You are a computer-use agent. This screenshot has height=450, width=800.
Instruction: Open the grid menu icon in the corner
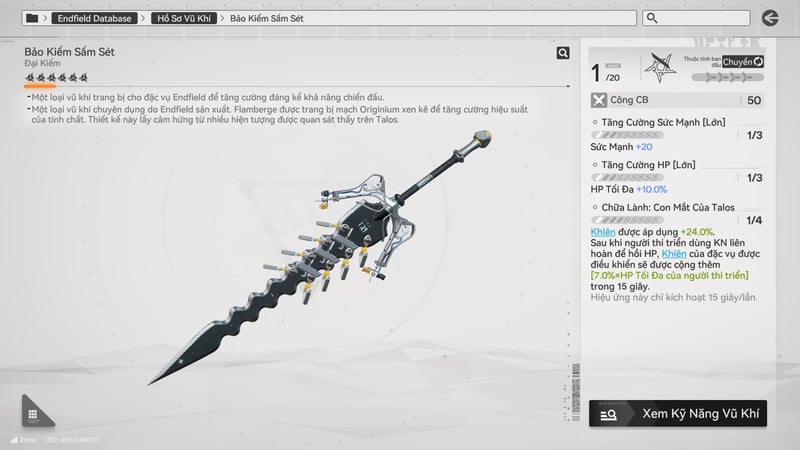pyautogui.click(x=33, y=414)
